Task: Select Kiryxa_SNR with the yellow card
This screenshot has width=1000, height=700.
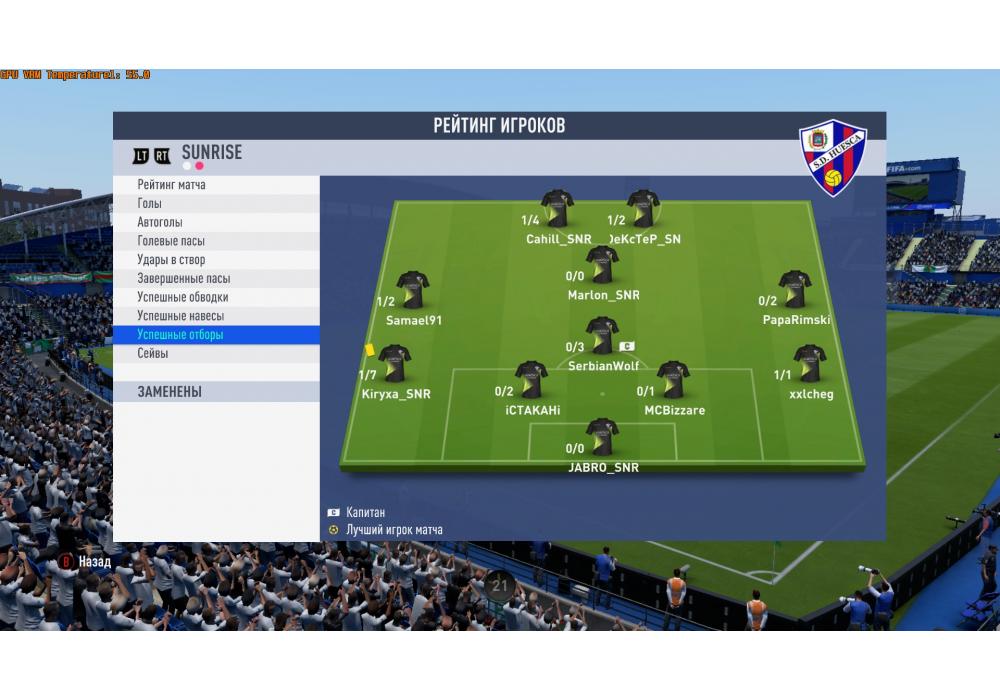Action: click(394, 363)
